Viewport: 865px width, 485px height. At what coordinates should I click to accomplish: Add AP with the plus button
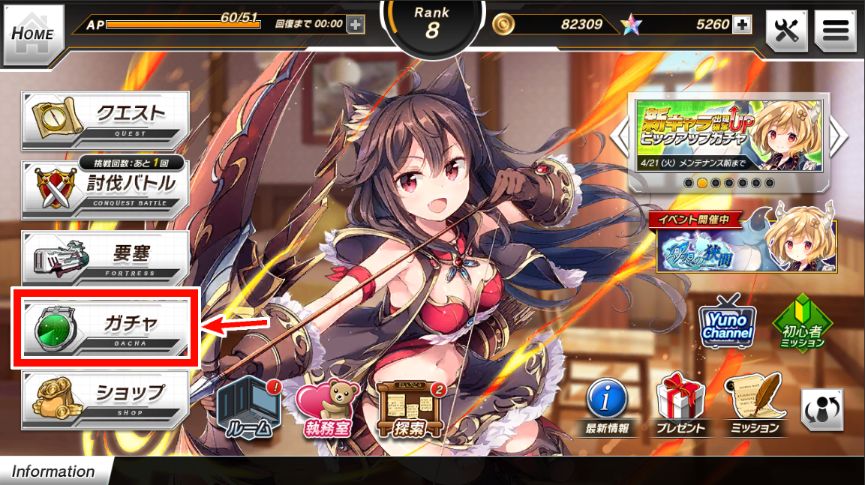point(355,24)
